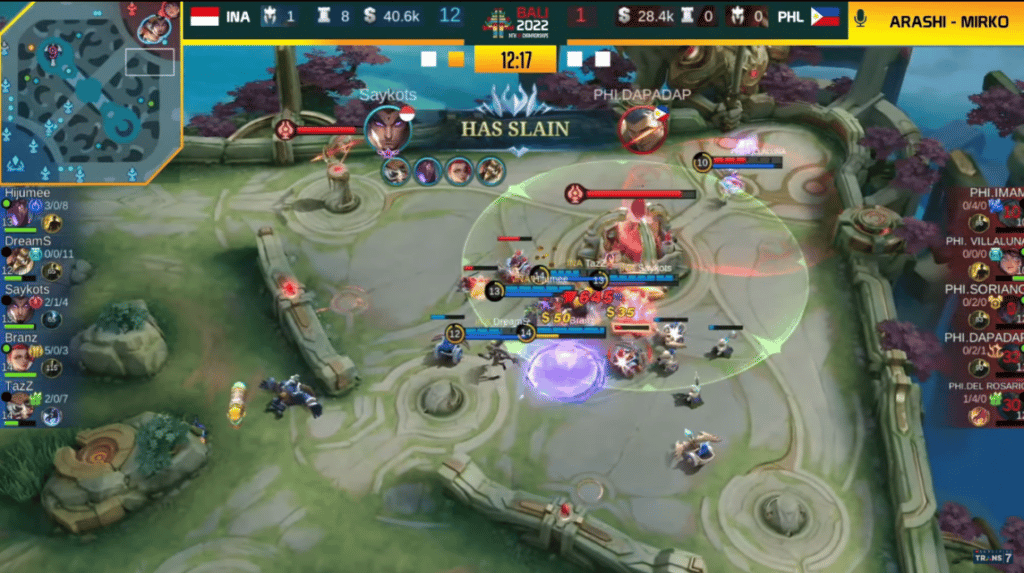Click TazZ's battle spell icon
This screenshot has height=573, width=1024.
(52, 415)
